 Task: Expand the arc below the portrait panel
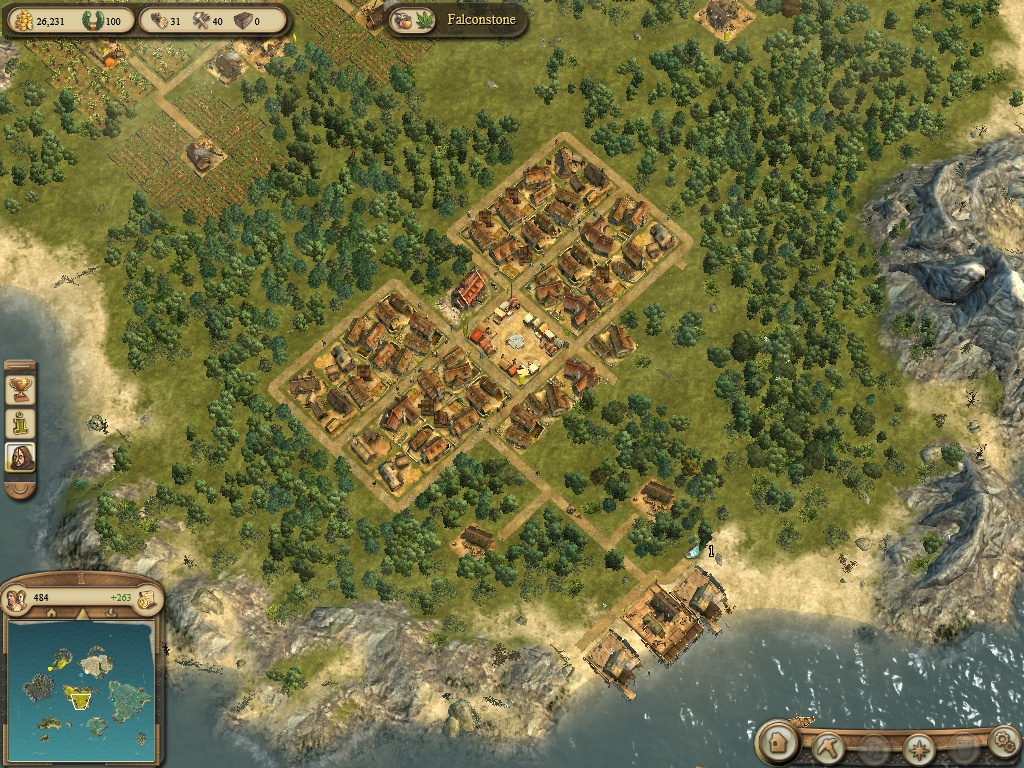[20, 490]
